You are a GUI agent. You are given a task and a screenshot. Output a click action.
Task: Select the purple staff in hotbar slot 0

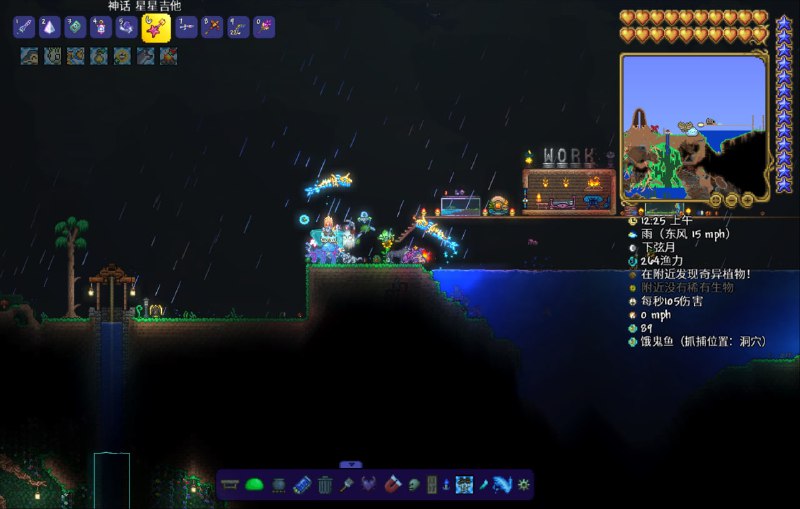[264, 27]
